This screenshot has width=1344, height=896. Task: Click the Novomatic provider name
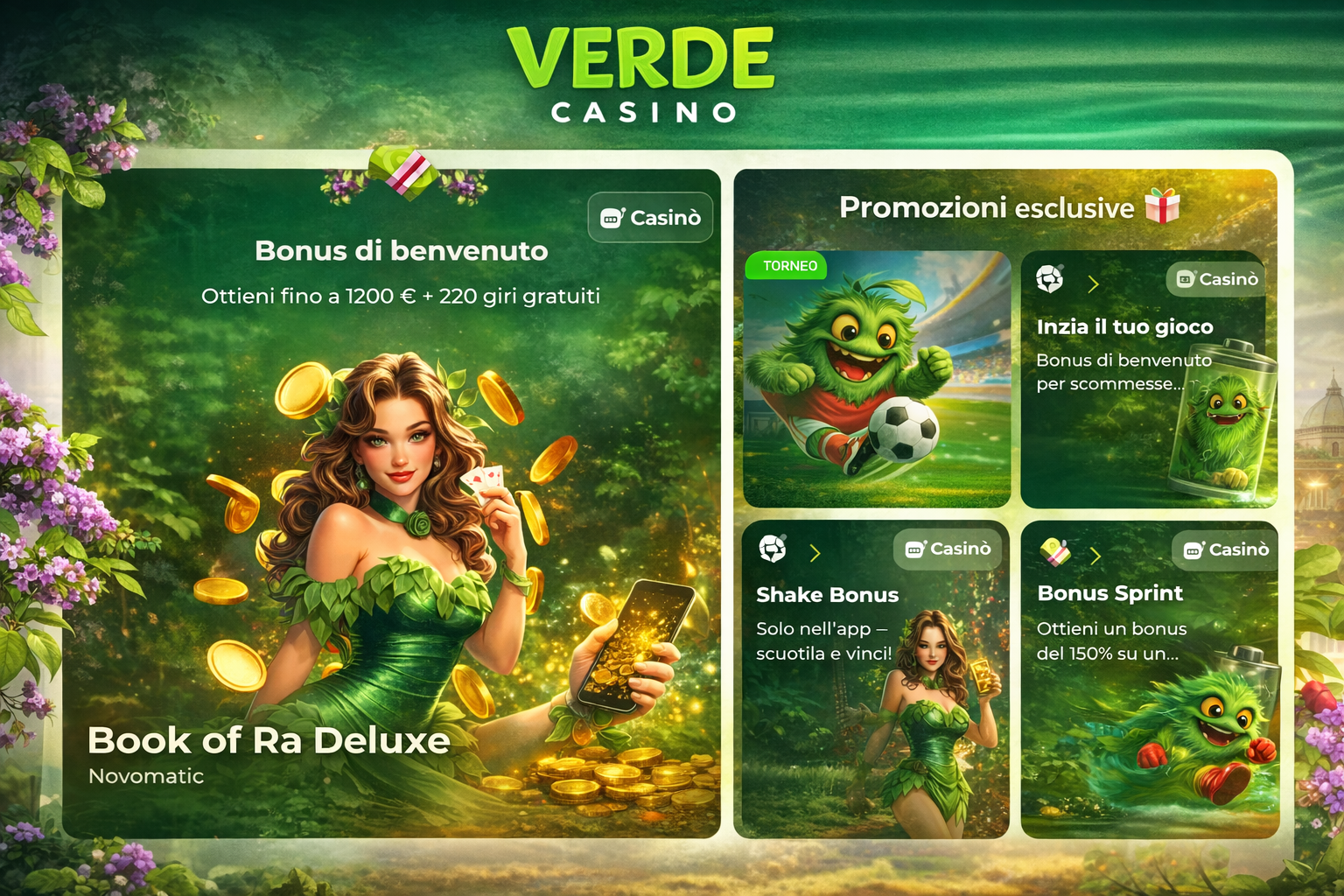[x=145, y=775]
